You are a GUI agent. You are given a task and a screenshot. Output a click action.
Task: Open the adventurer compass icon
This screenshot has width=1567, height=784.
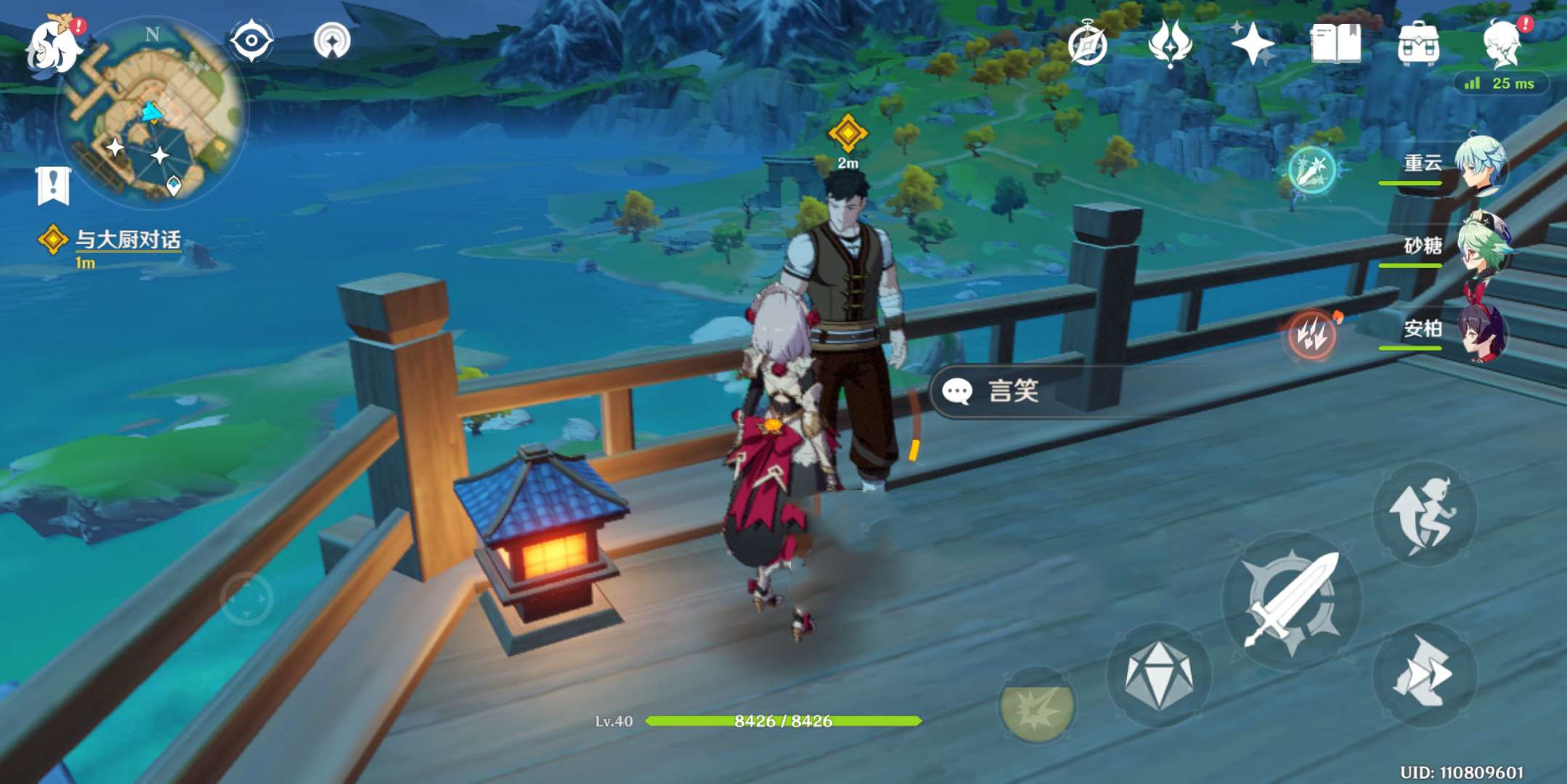coord(1087,44)
